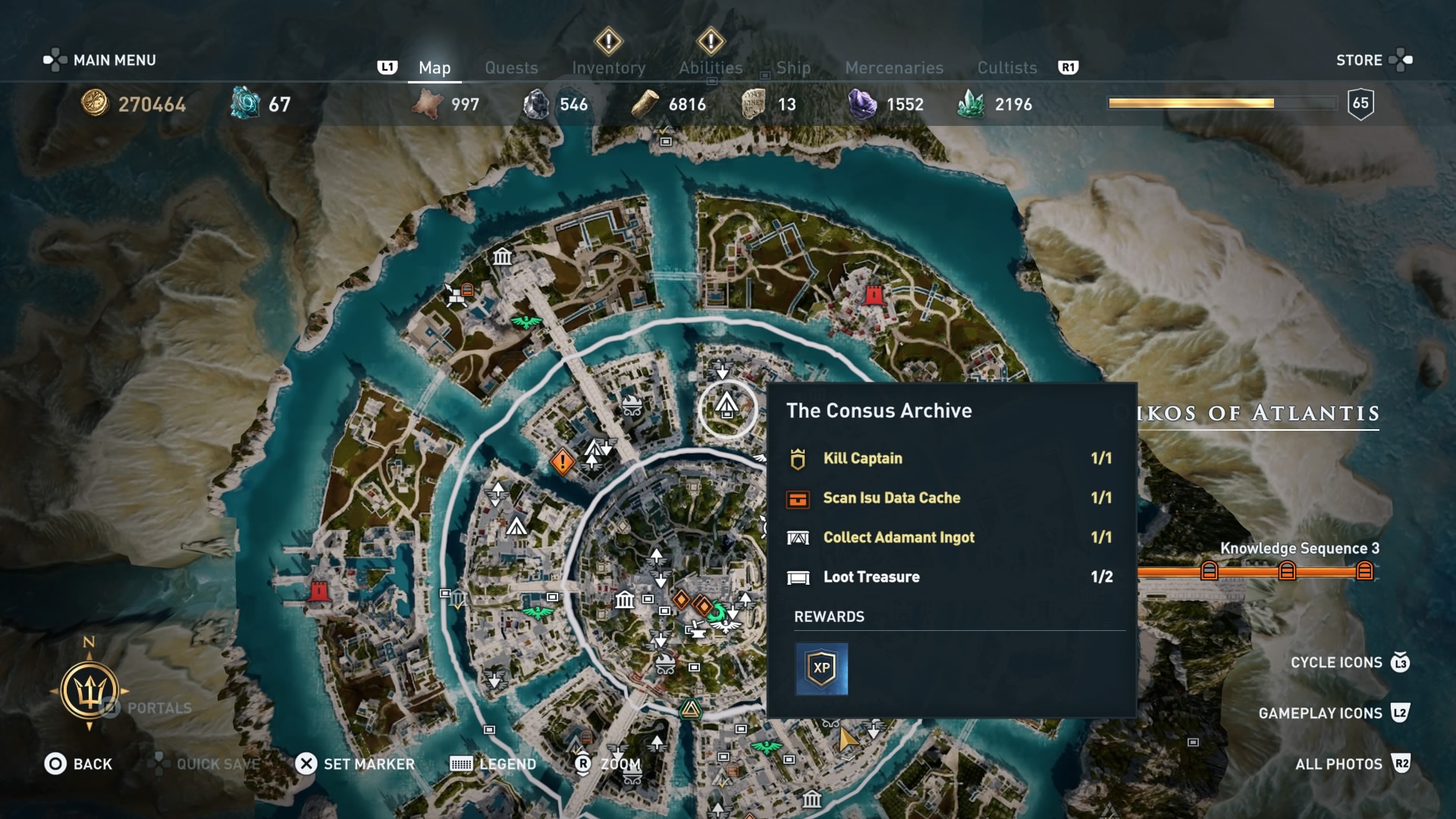The width and height of the screenshot is (1456, 819).
Task: Select The Consus Archive circled map marker
Action: 726,409
